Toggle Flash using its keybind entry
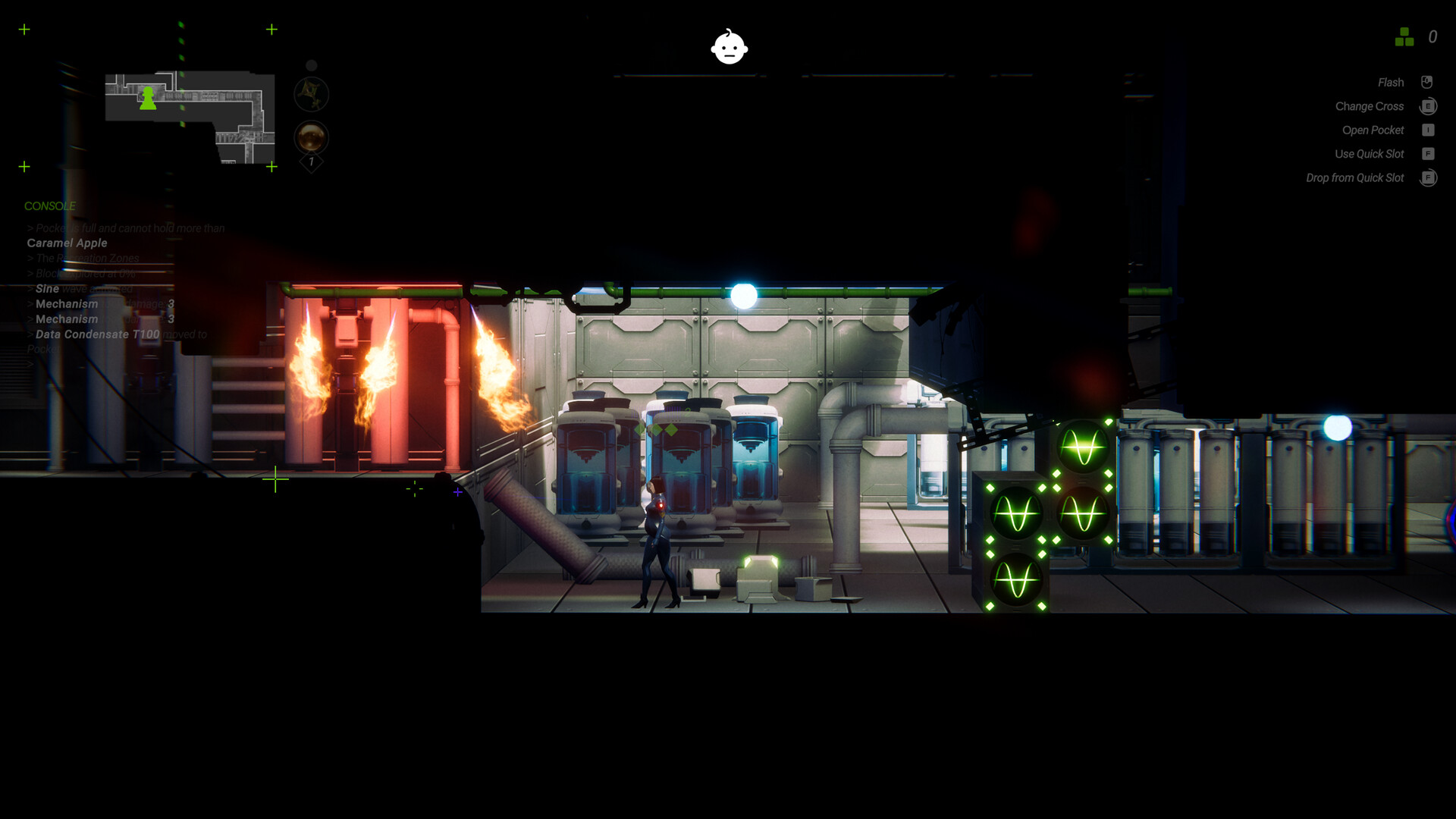 tap(1391, 82)
